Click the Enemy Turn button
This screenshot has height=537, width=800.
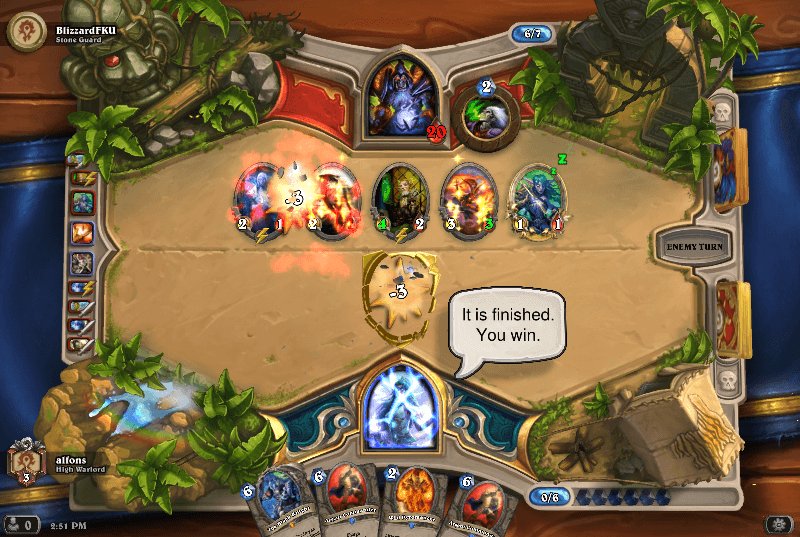(686, 245)
